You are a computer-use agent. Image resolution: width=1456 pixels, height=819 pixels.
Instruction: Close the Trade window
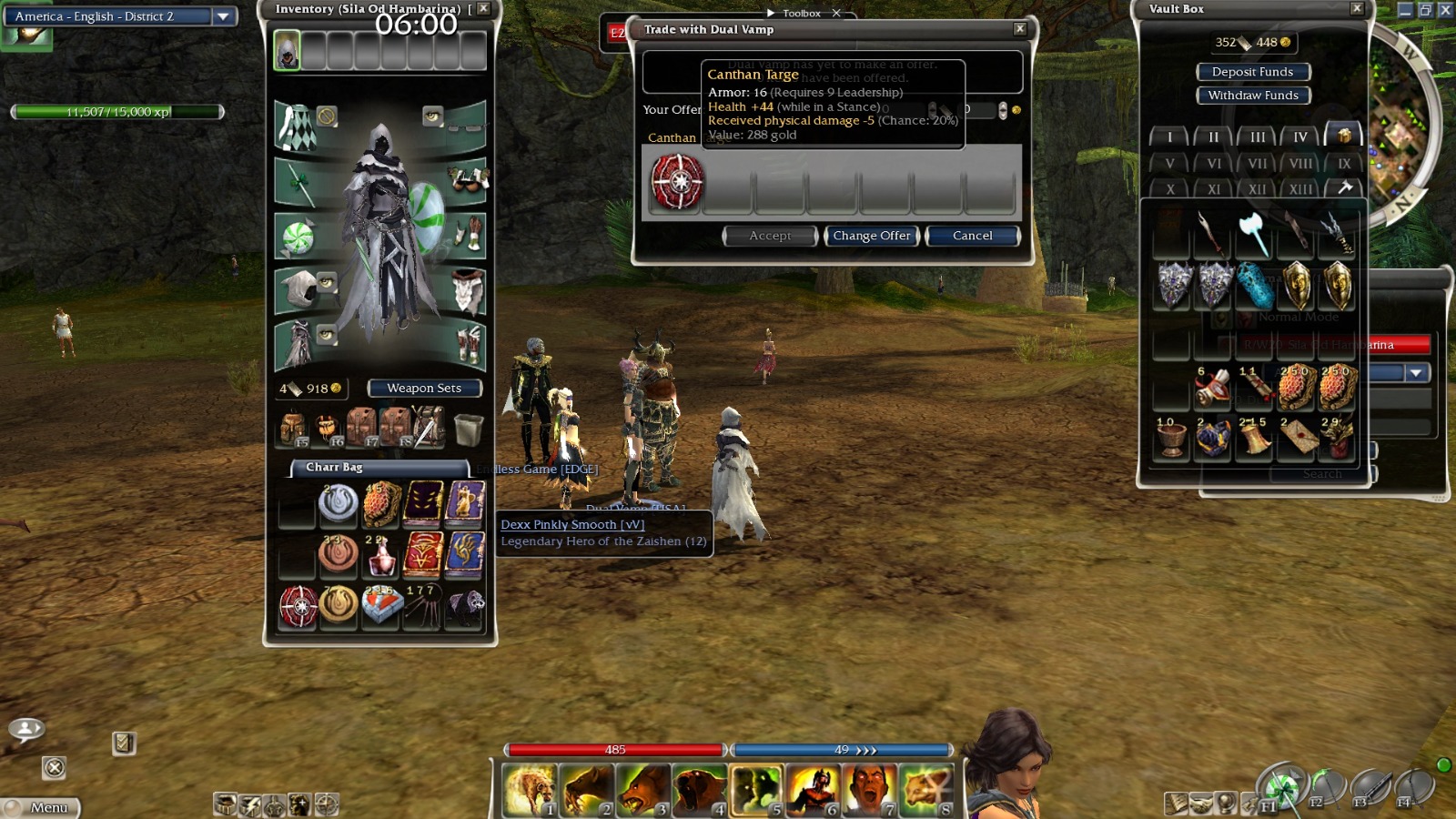pos(1020,29)
